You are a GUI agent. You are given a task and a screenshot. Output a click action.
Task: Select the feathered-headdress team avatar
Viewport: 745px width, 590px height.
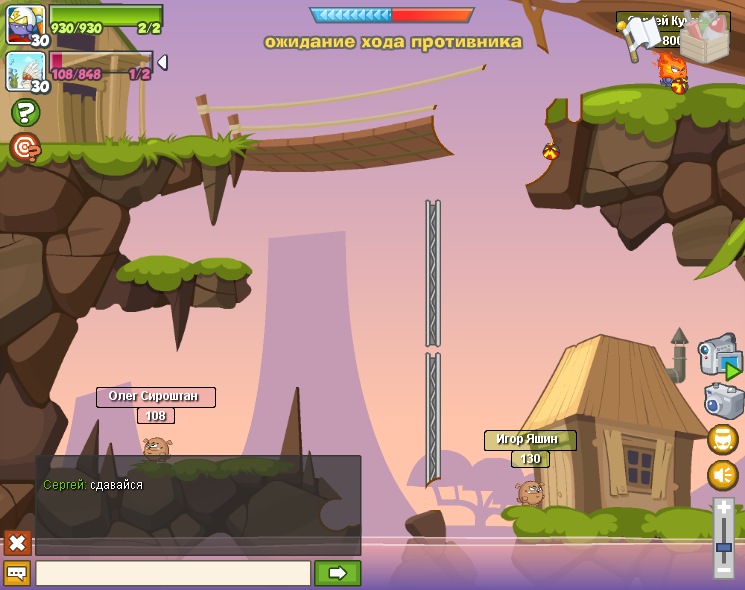point(26,72)
